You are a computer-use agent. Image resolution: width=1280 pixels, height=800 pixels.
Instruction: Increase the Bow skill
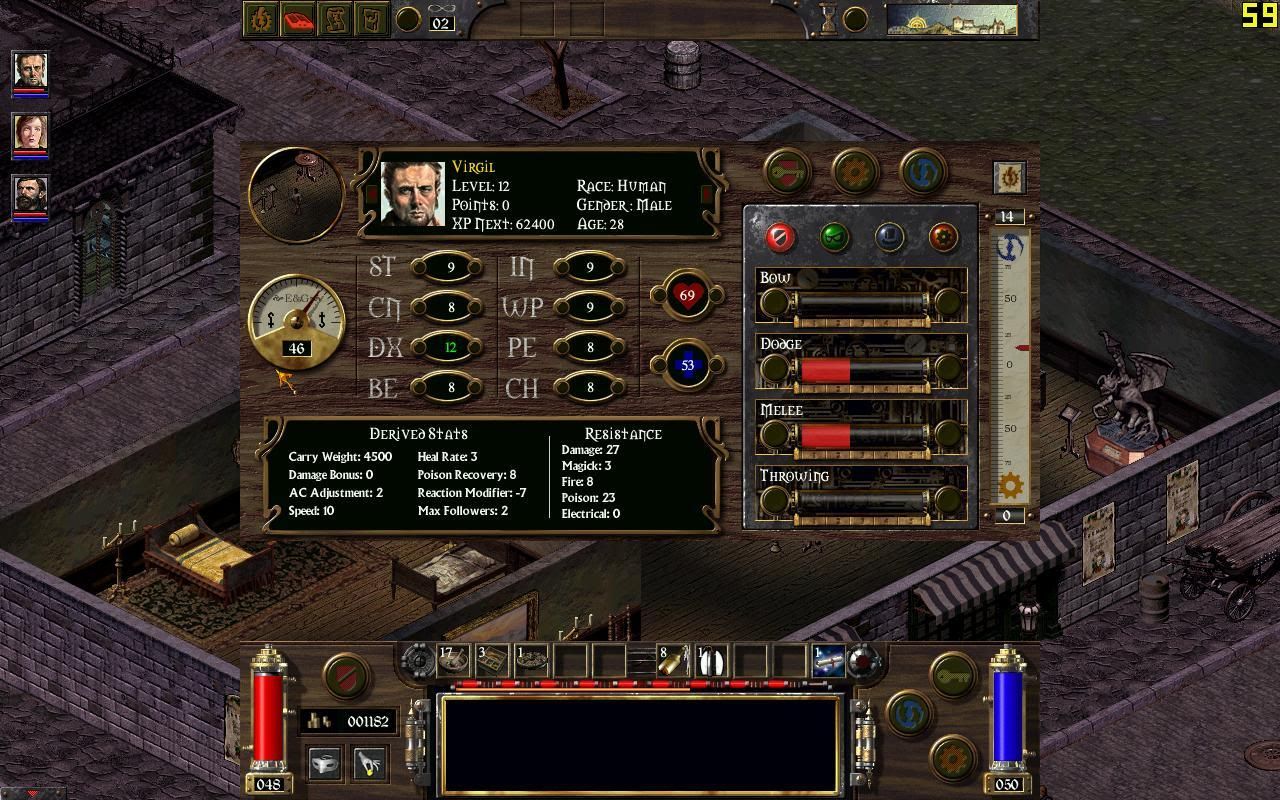pos(947,302)
